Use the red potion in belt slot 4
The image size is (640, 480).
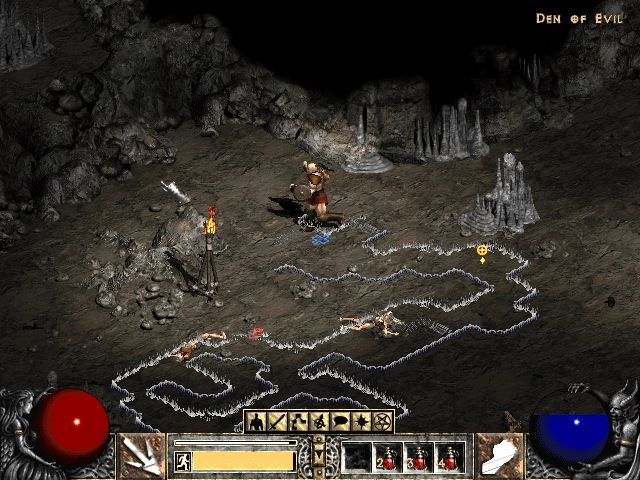coord(450,457)
